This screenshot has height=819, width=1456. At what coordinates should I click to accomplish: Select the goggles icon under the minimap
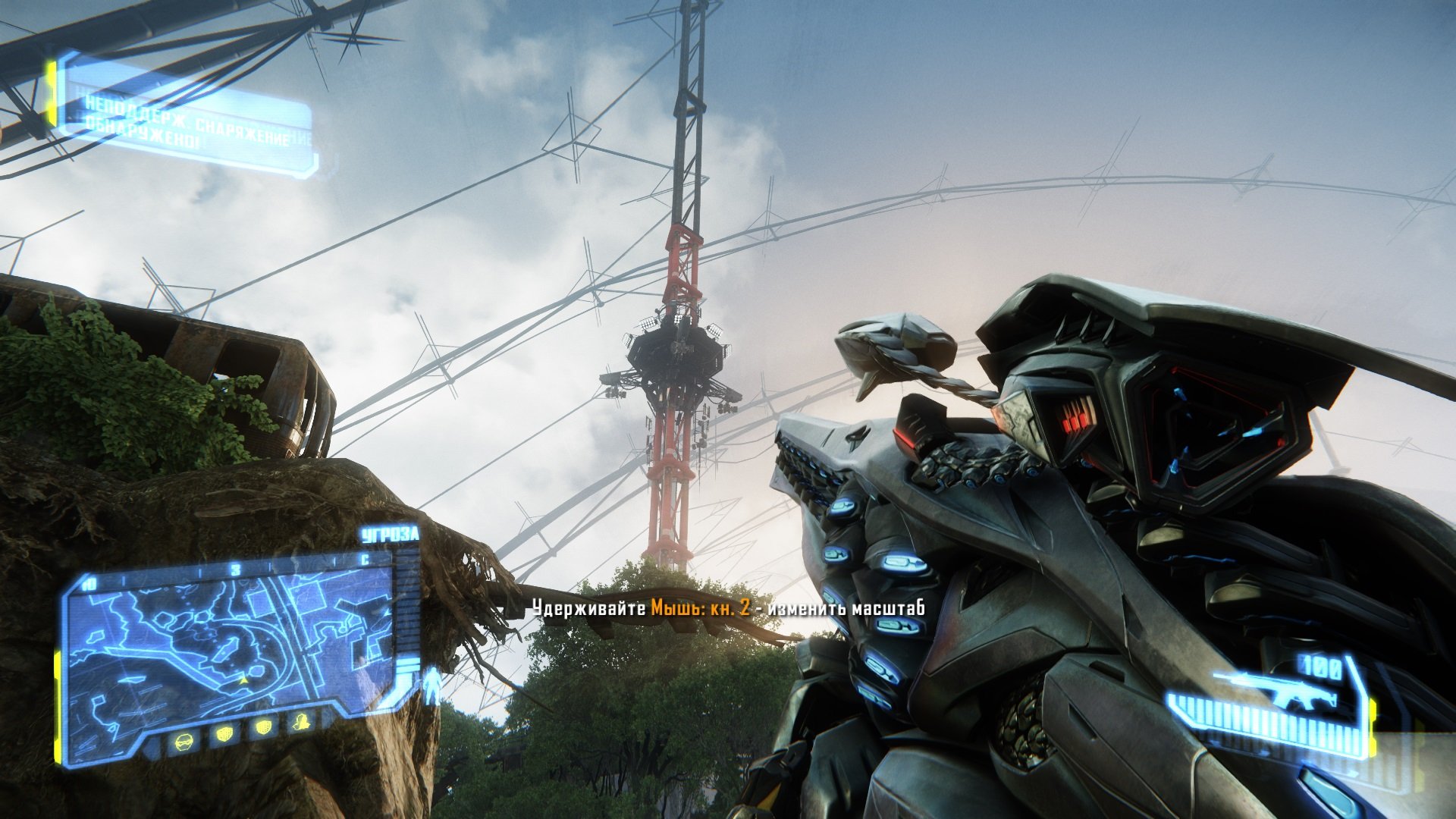pos(184,740)
